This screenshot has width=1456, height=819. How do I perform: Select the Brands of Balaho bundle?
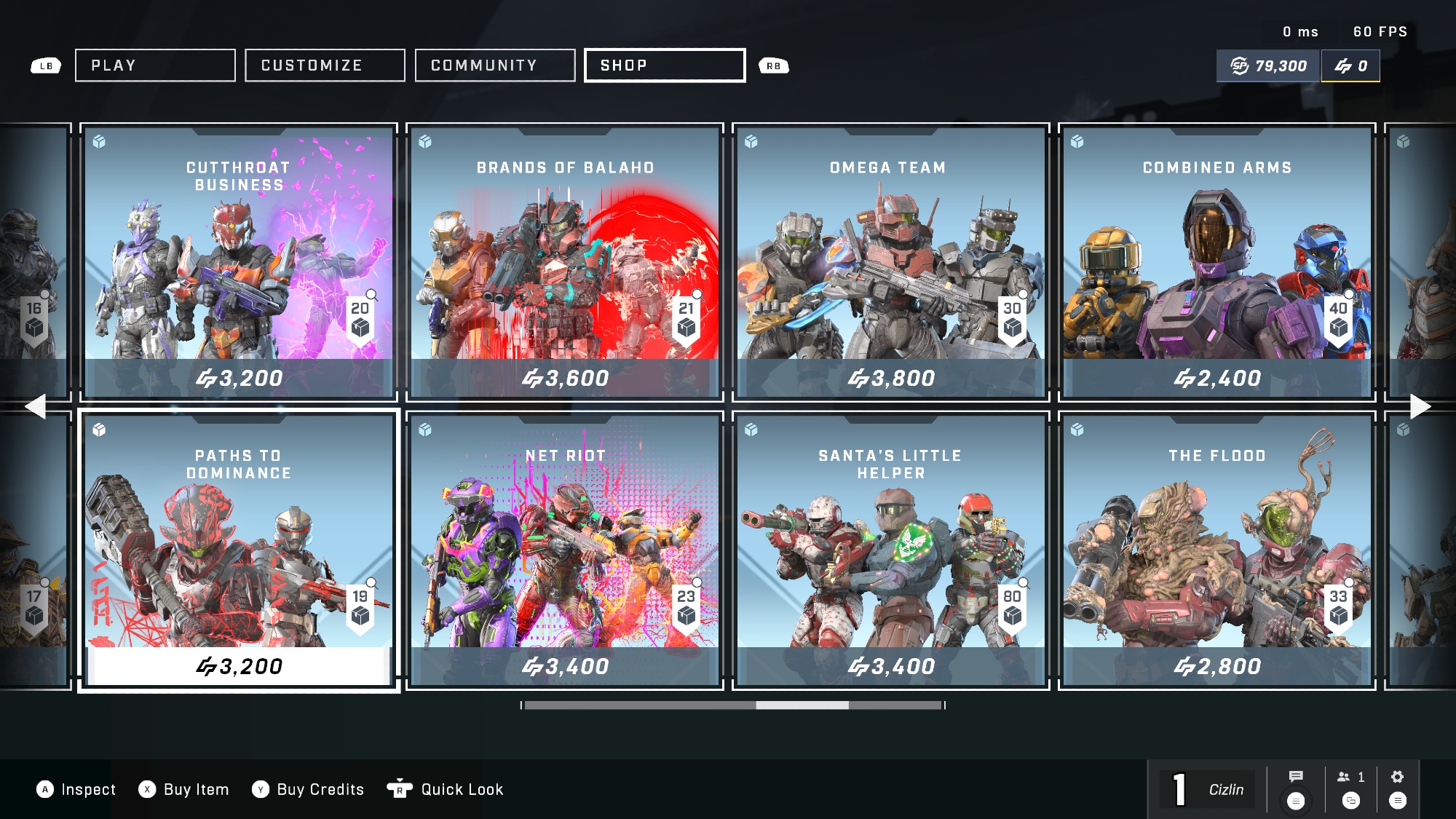point(565,262)
